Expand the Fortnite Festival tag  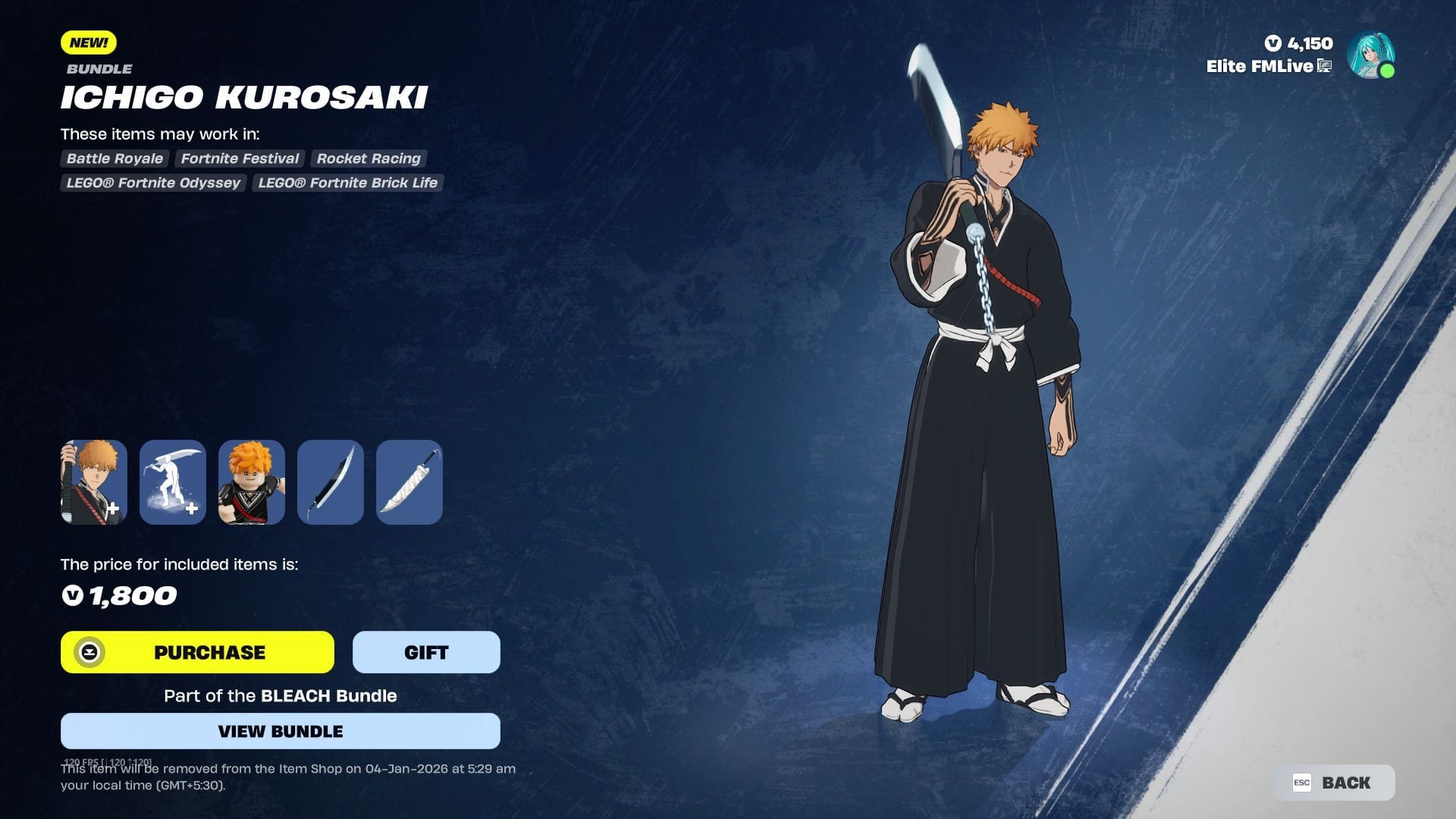[239, 158]
